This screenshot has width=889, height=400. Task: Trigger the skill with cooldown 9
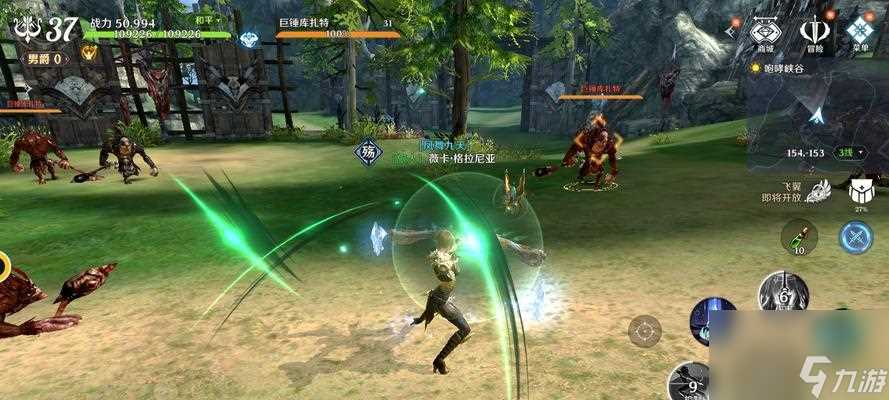pos(691,382)
